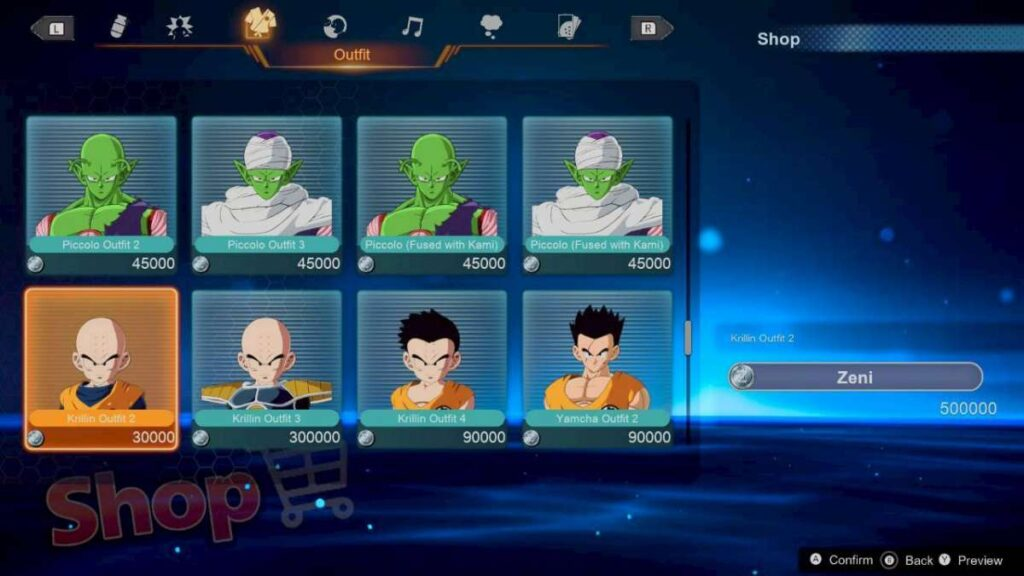Choose the Krillin Outfit 3 card

(x=266, y=367)
